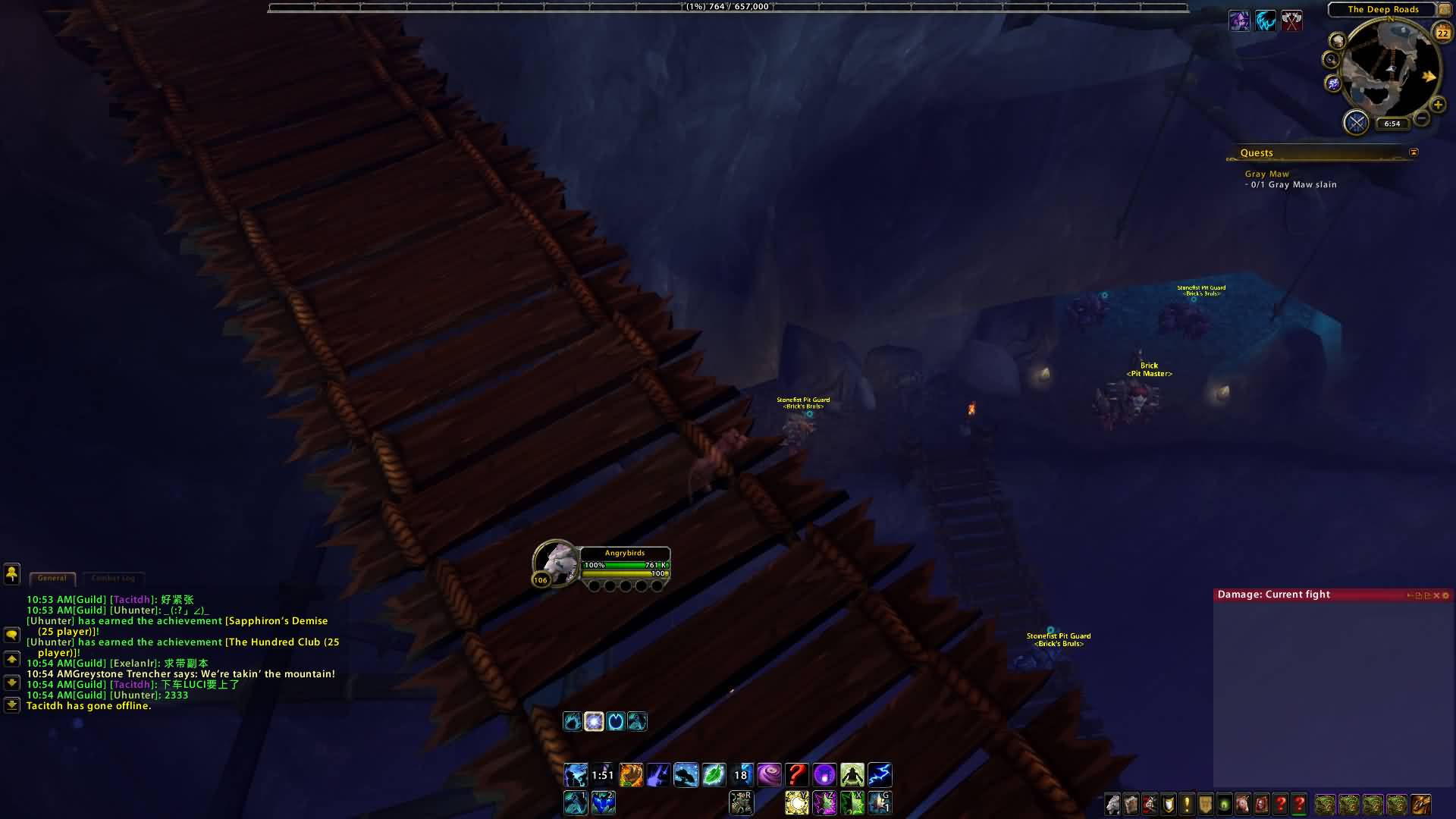Cast the purple swirl spell
This screenshot has width=1456, height=819.
click(769, 775)
